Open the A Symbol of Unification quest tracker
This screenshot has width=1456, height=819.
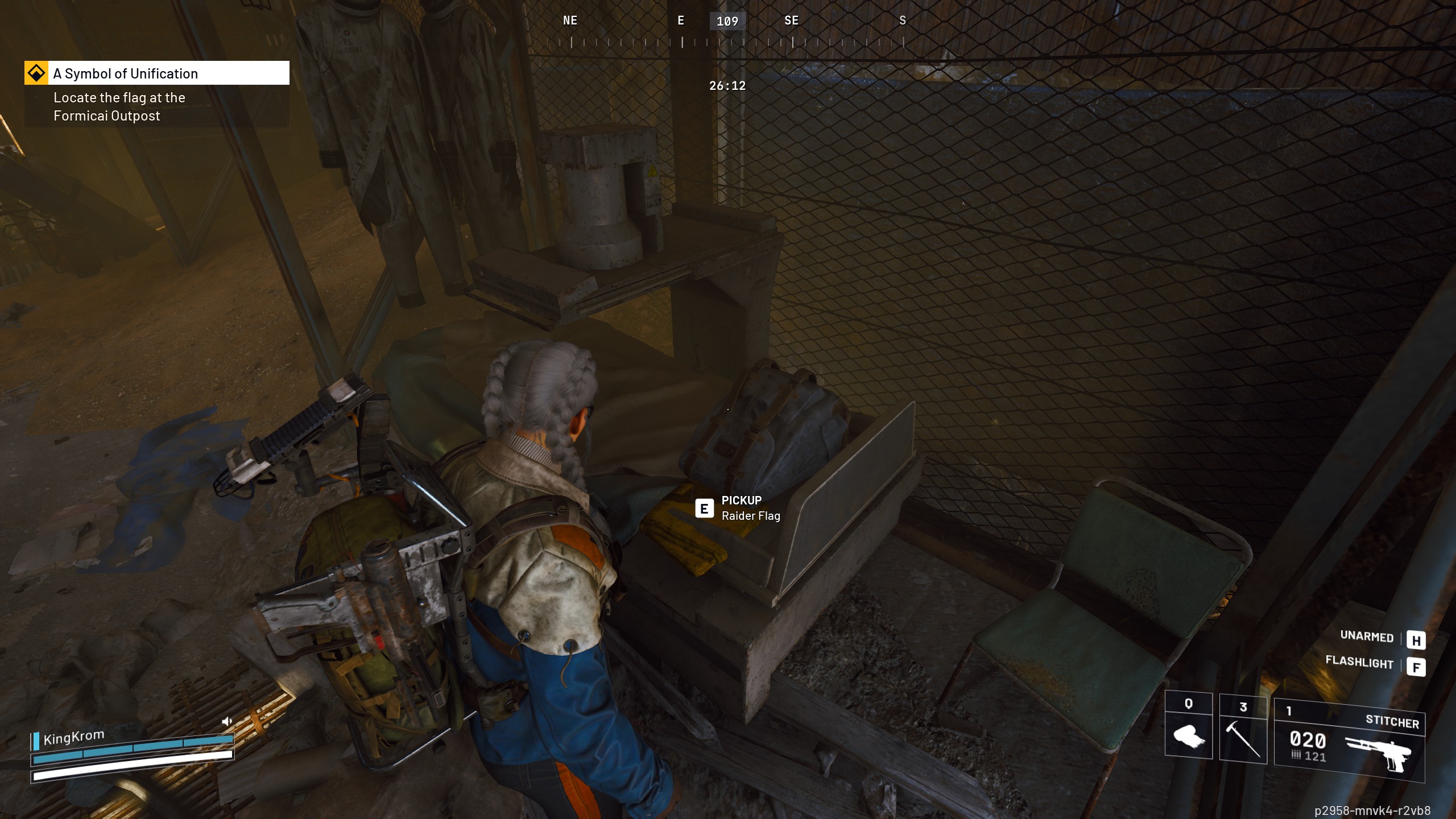coord(157,73)
